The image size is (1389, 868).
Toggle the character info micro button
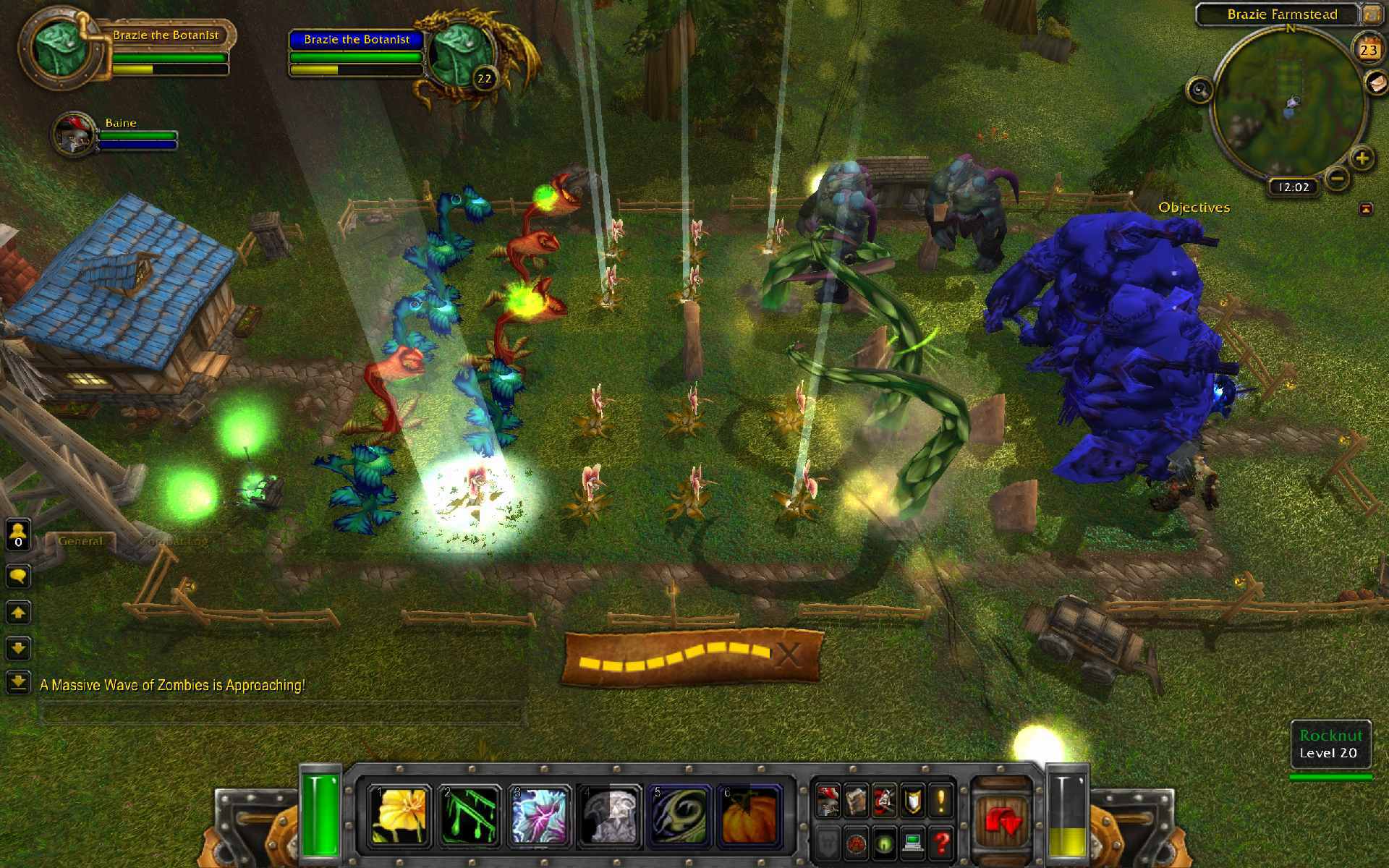(828, 801)
